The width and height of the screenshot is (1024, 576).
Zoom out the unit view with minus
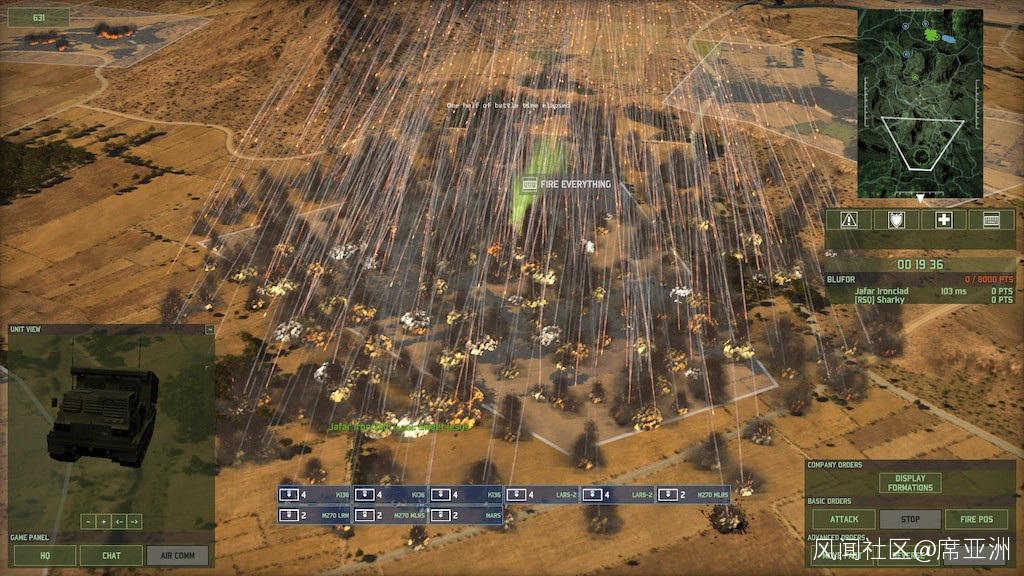pyautogui.click(x=88, y=521)
